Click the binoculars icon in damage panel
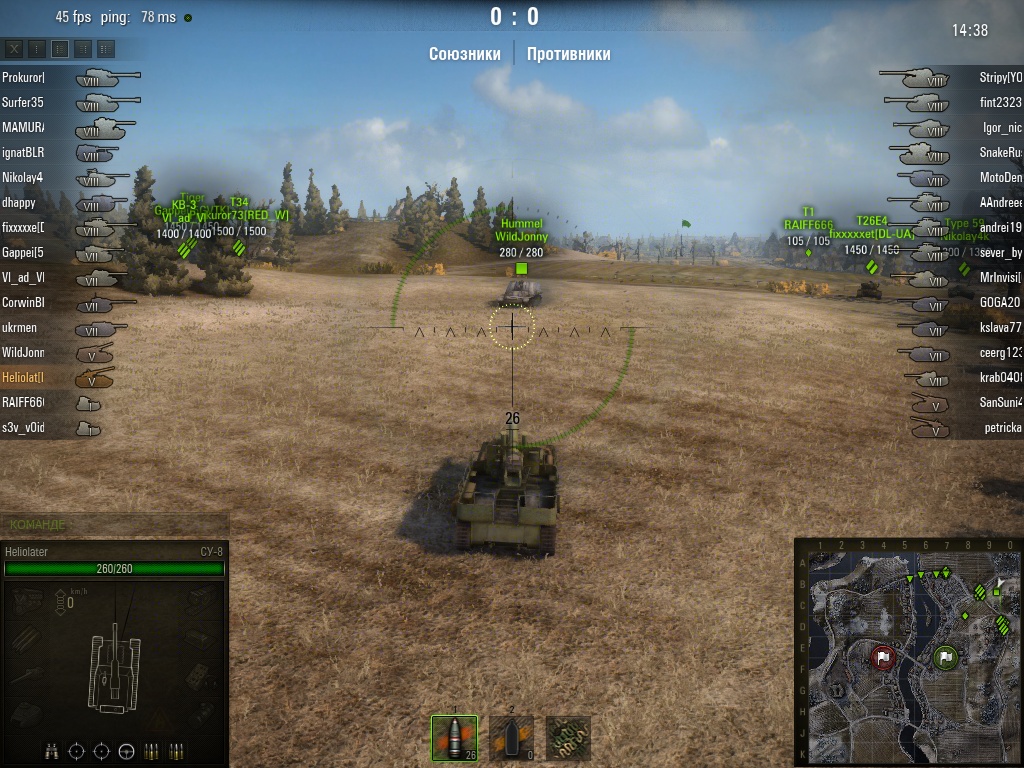 tap(53, 751)
